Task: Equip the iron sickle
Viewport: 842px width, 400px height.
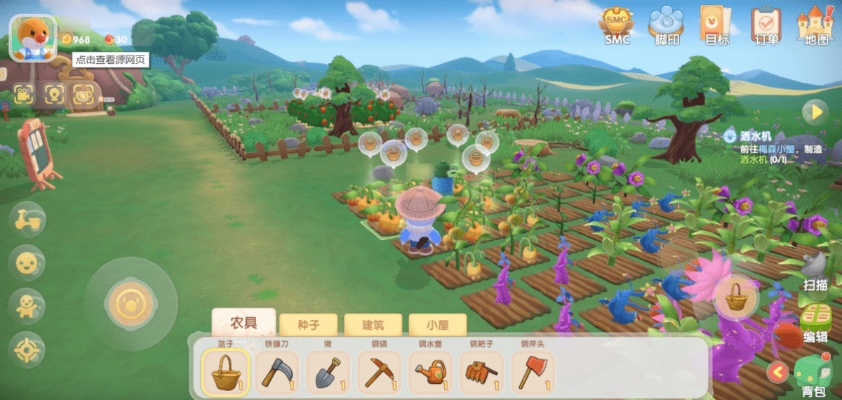Action: click(278, 371)
